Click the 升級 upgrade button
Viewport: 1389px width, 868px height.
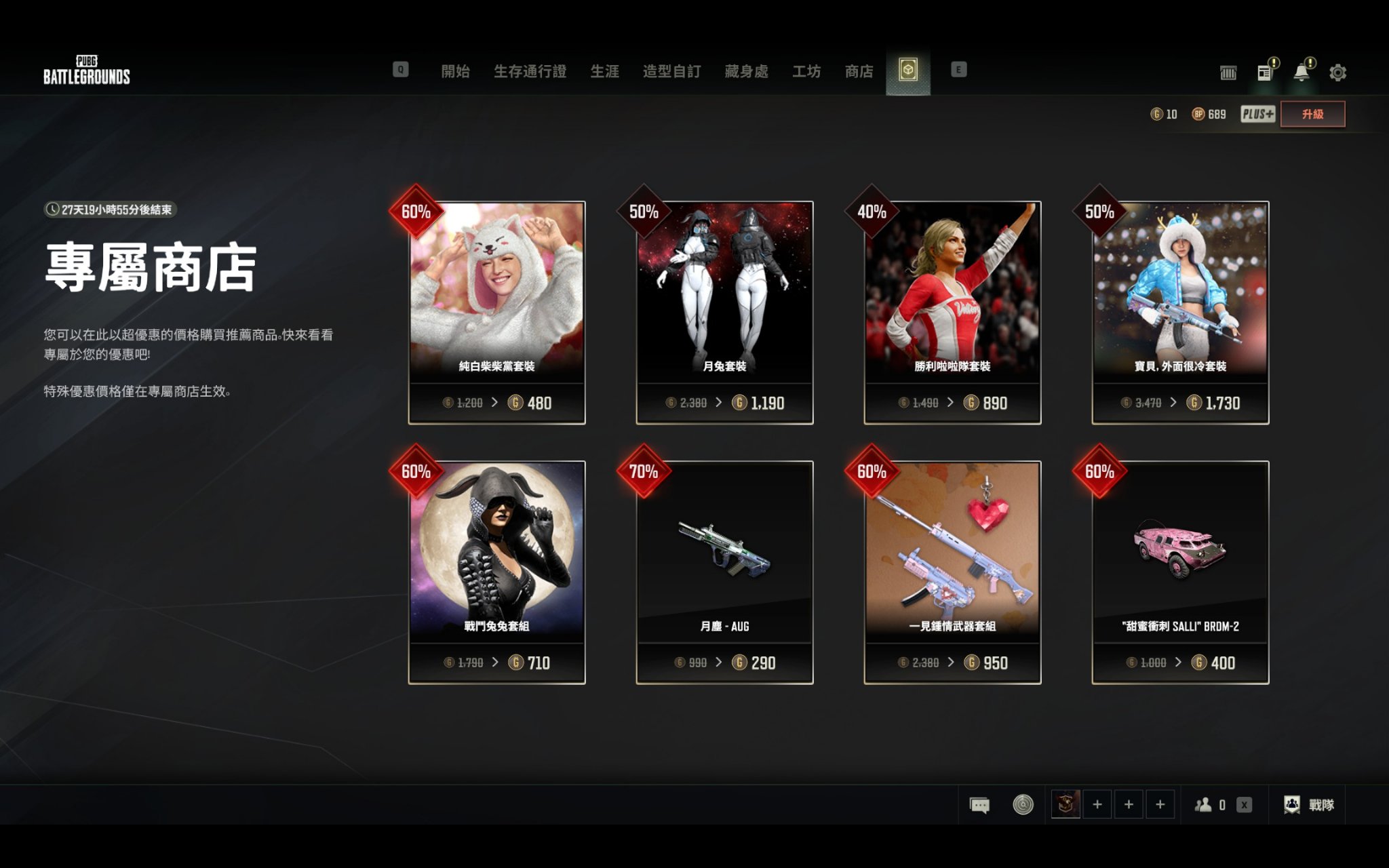tap(1313, 113)
